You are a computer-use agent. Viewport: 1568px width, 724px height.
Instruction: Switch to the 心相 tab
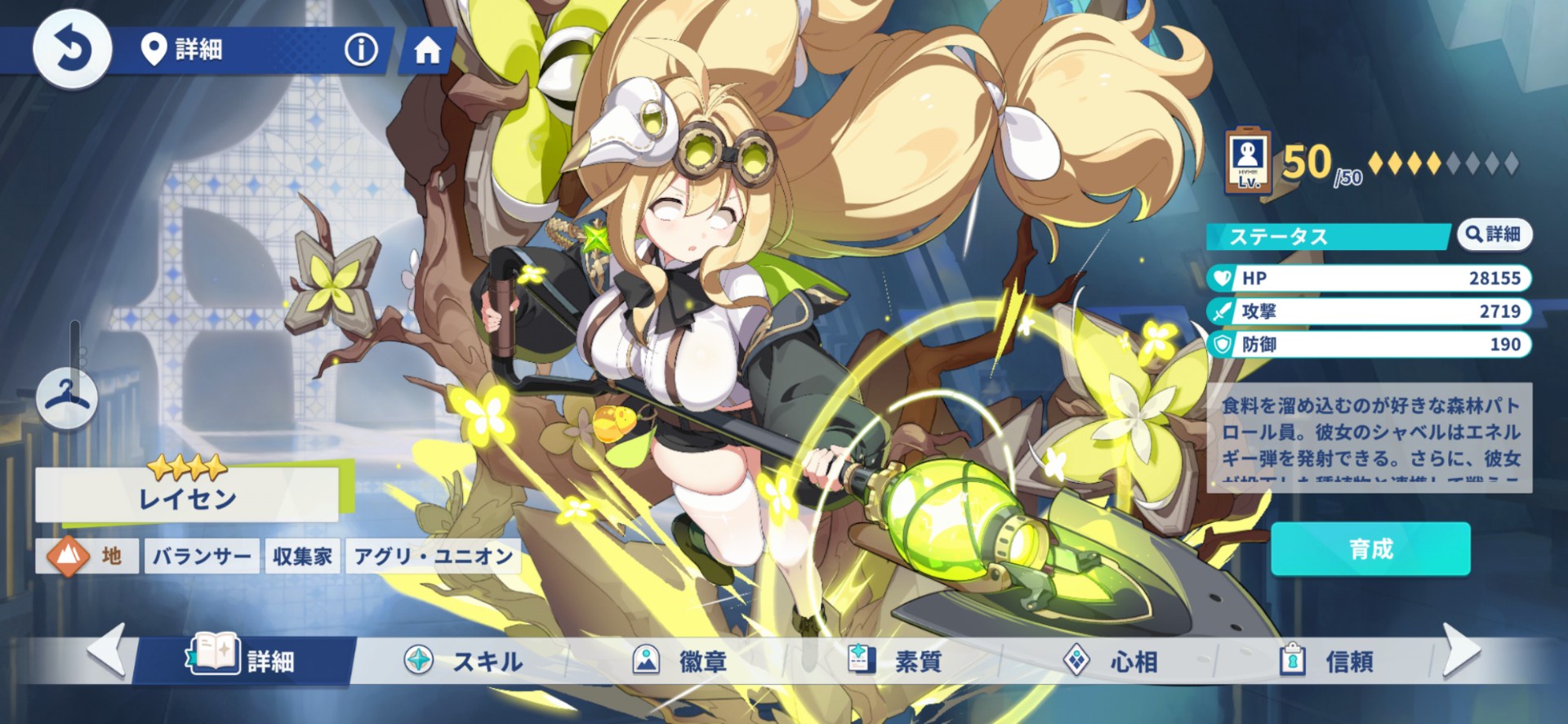[x=1111, y=660]
